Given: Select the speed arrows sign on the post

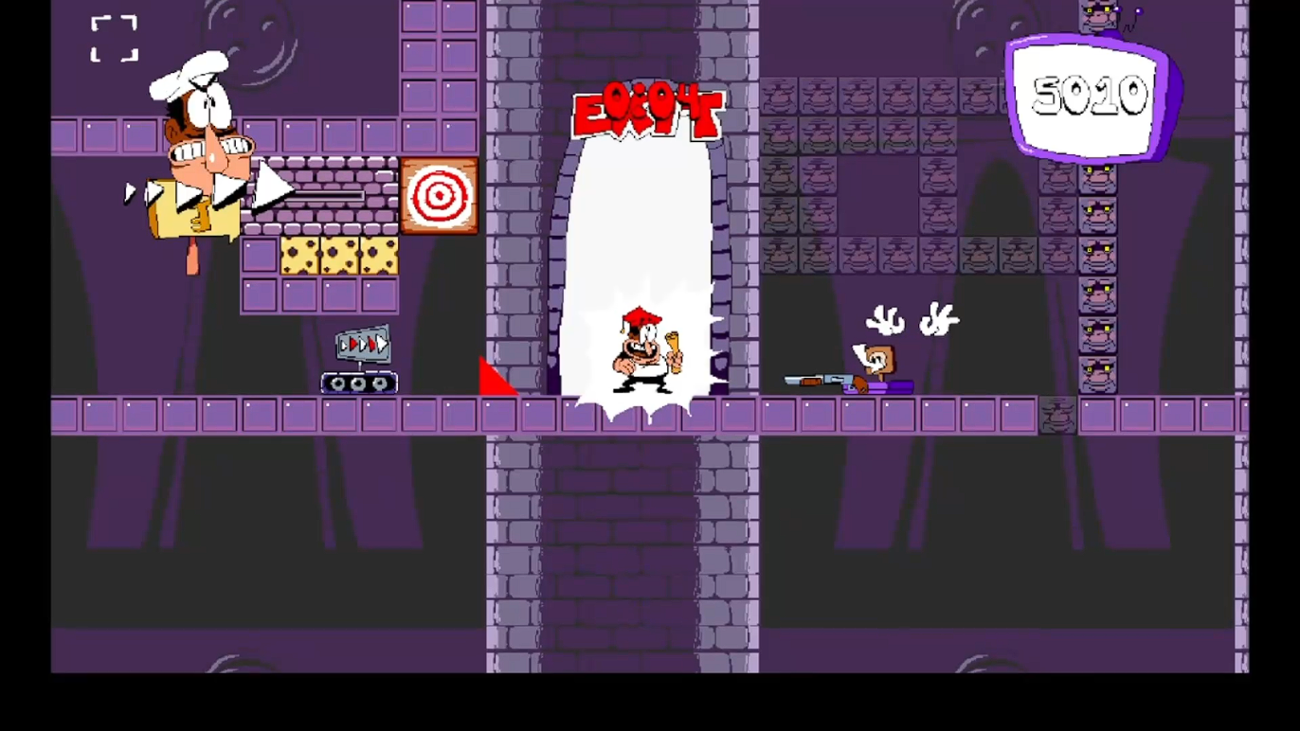Looking at the screenshot, I should click(362, 342).
